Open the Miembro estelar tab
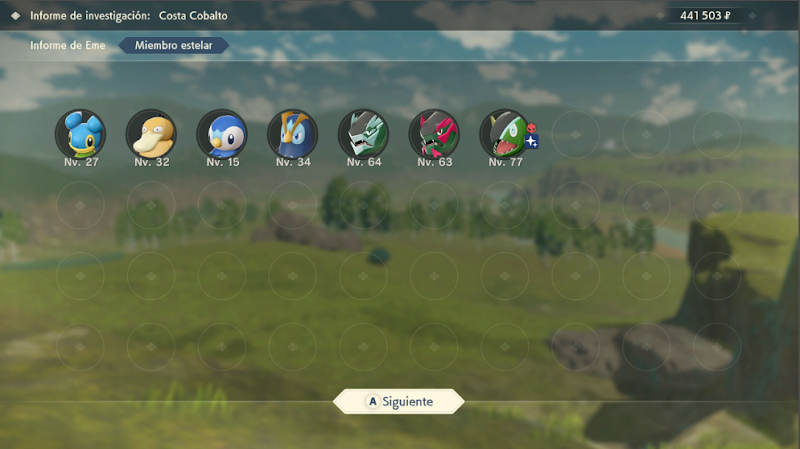The width and height of the screenshot is (800, 449). pyautogui.click(x=173, y=45)
